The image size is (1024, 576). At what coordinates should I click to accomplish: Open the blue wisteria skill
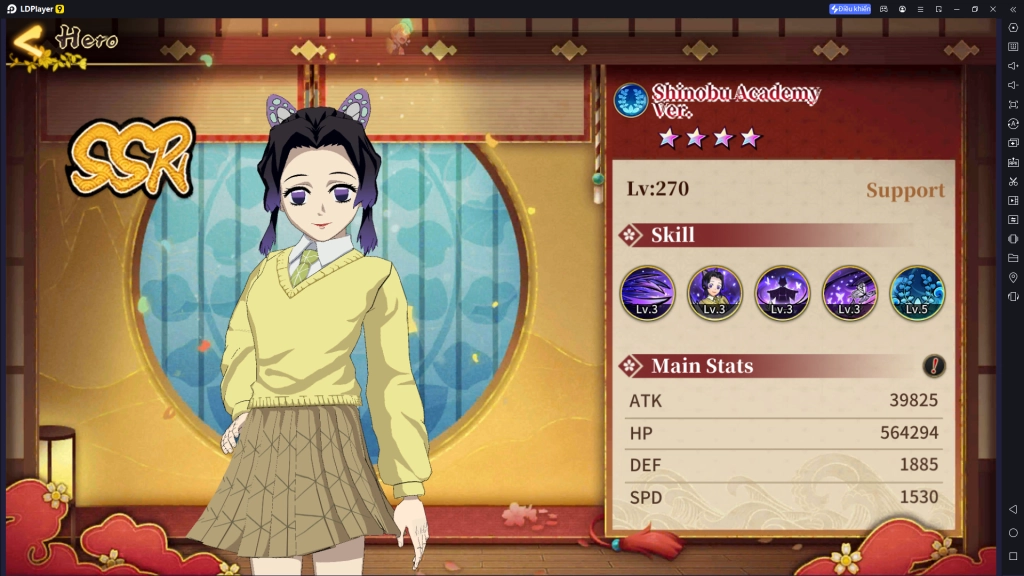click(x=917, y=292)
